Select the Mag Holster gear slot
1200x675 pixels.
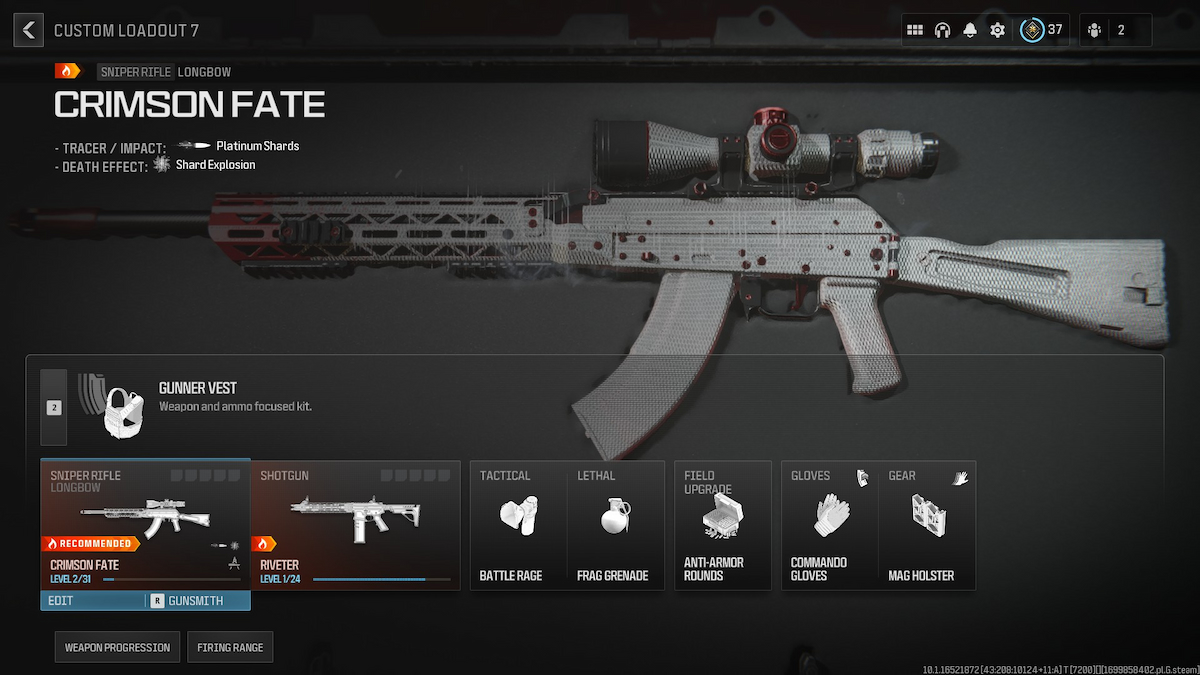click(x=926, y=524)
